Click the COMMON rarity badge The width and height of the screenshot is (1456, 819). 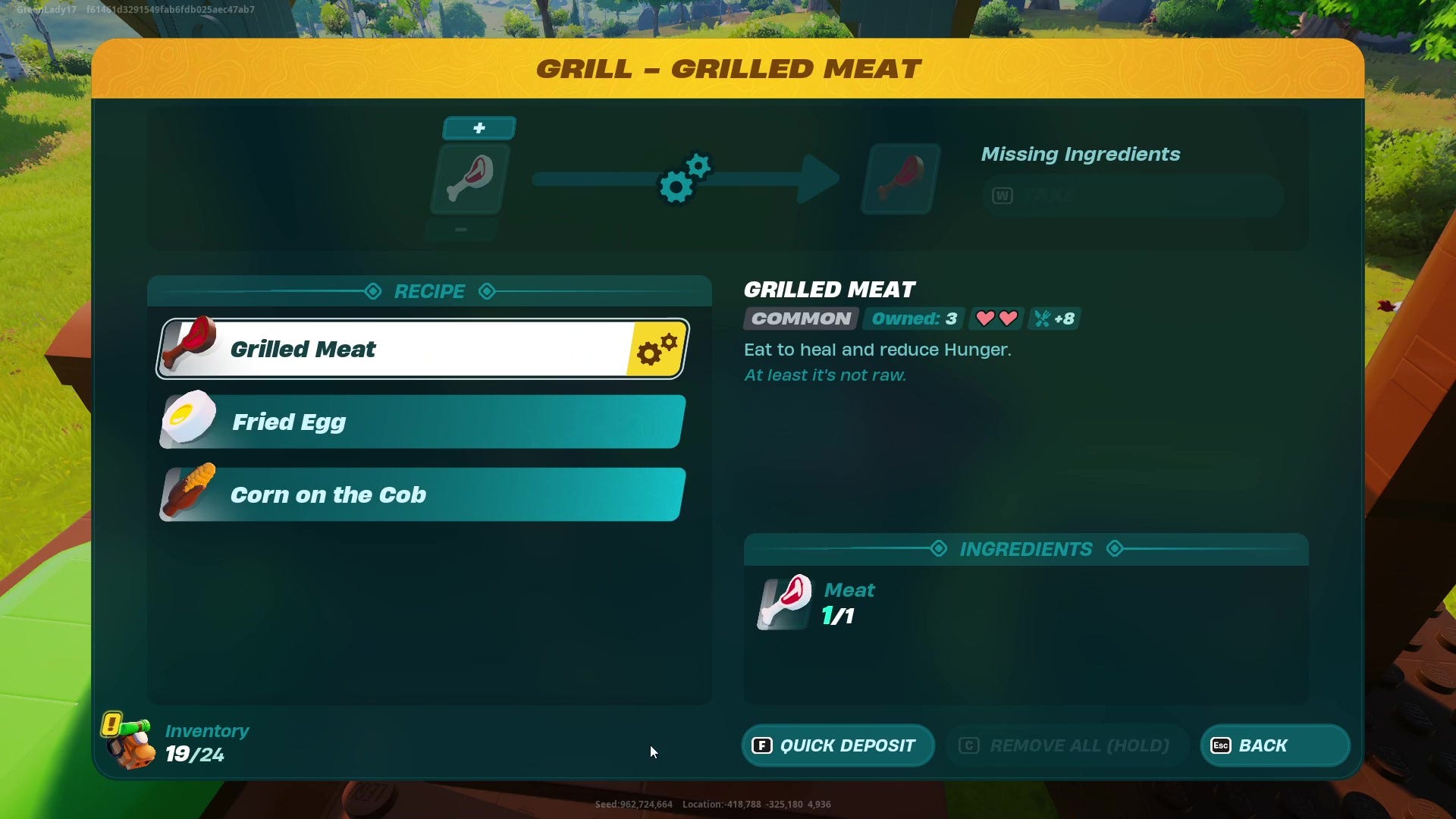pos(799,318)
